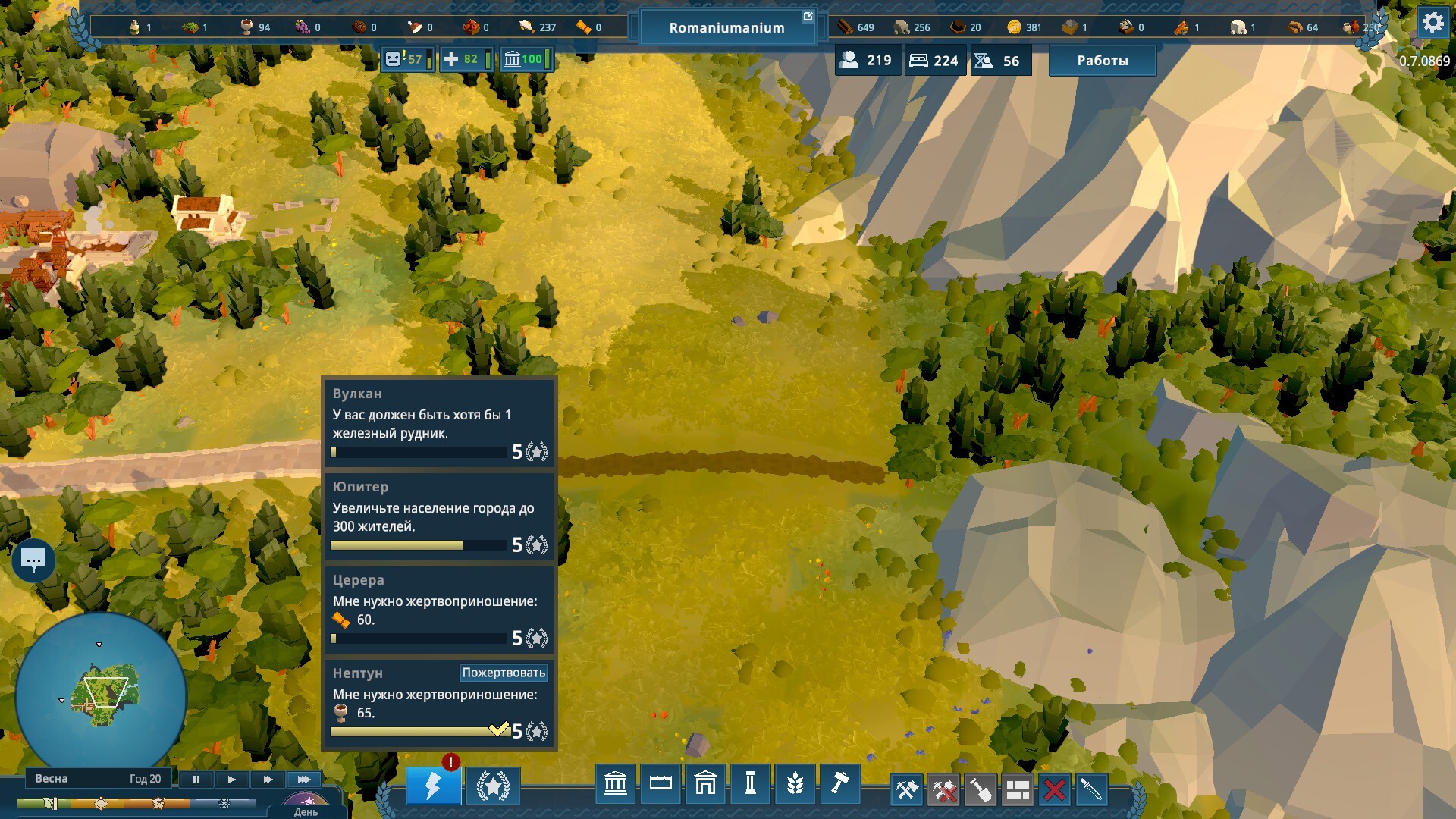Open the wheat farming building category
Viewport: 1456px width, 819px height.
coord(795,783)
